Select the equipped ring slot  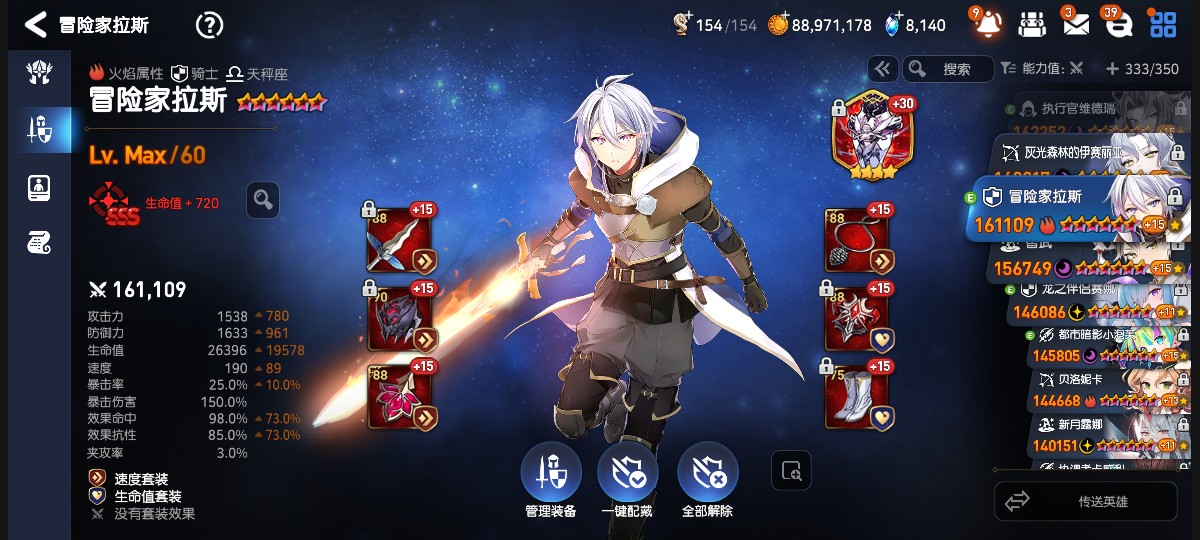click(x=858, y=319)
